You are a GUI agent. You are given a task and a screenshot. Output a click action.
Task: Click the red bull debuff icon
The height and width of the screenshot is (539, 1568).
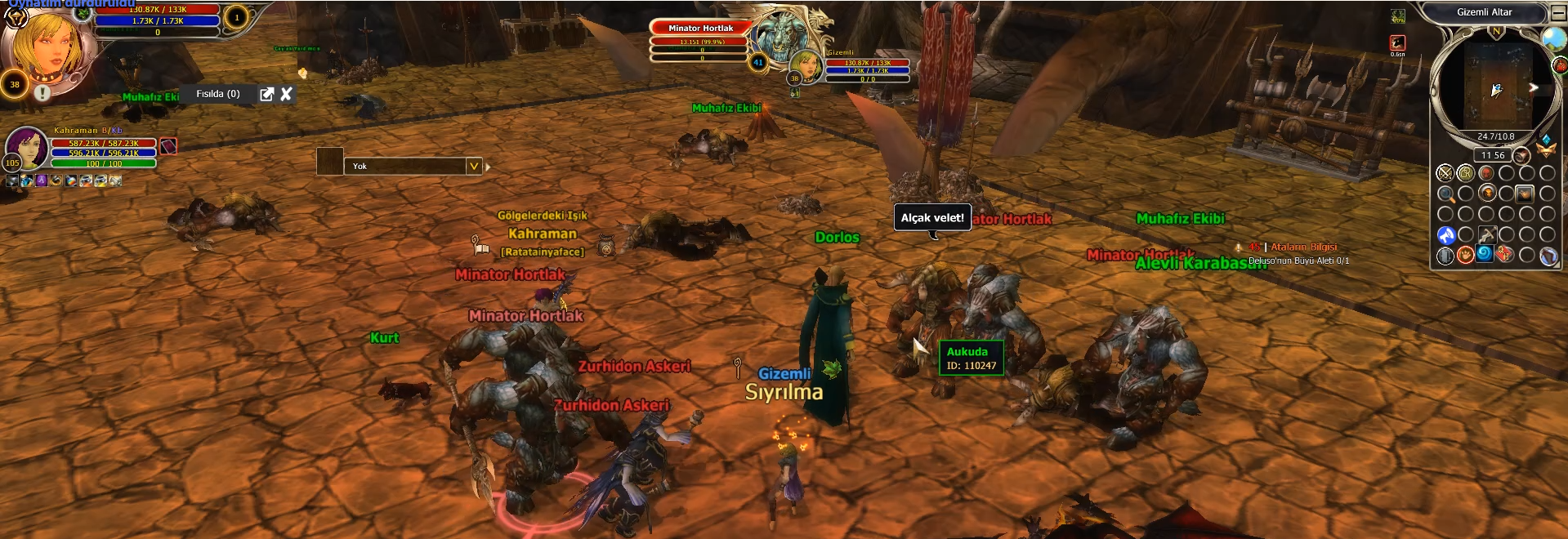coord(1397,42)
